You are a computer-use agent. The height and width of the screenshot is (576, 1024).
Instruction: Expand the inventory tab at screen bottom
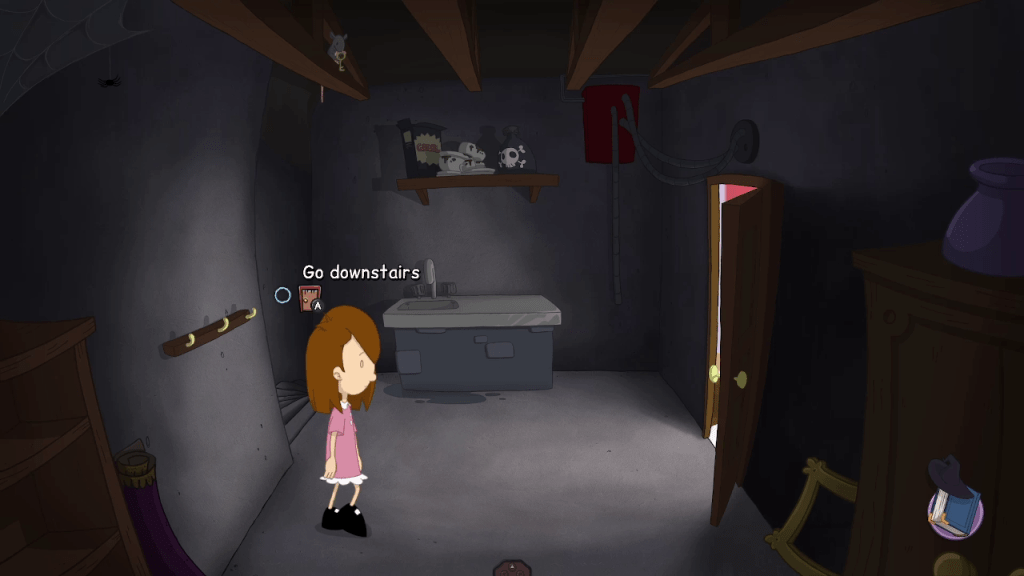coord(512,568)
